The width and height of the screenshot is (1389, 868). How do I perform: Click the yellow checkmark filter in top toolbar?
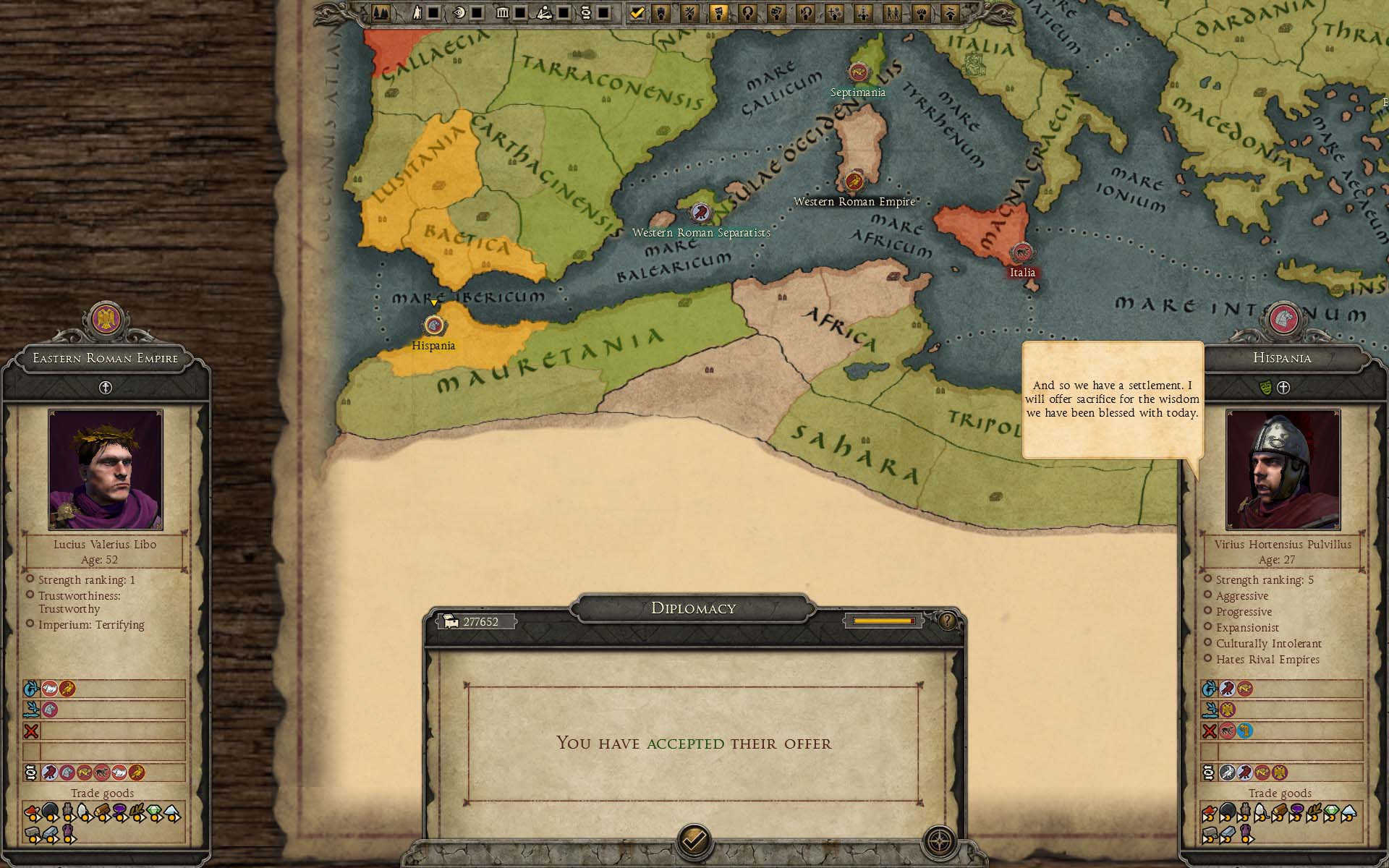pos(637,12)
